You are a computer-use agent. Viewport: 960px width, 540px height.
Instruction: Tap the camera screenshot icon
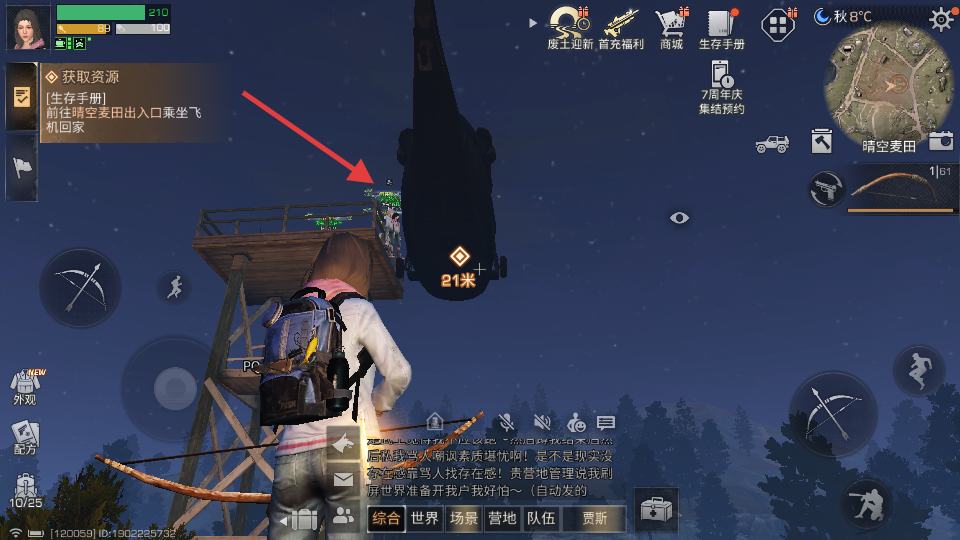[x=940, y=142]
